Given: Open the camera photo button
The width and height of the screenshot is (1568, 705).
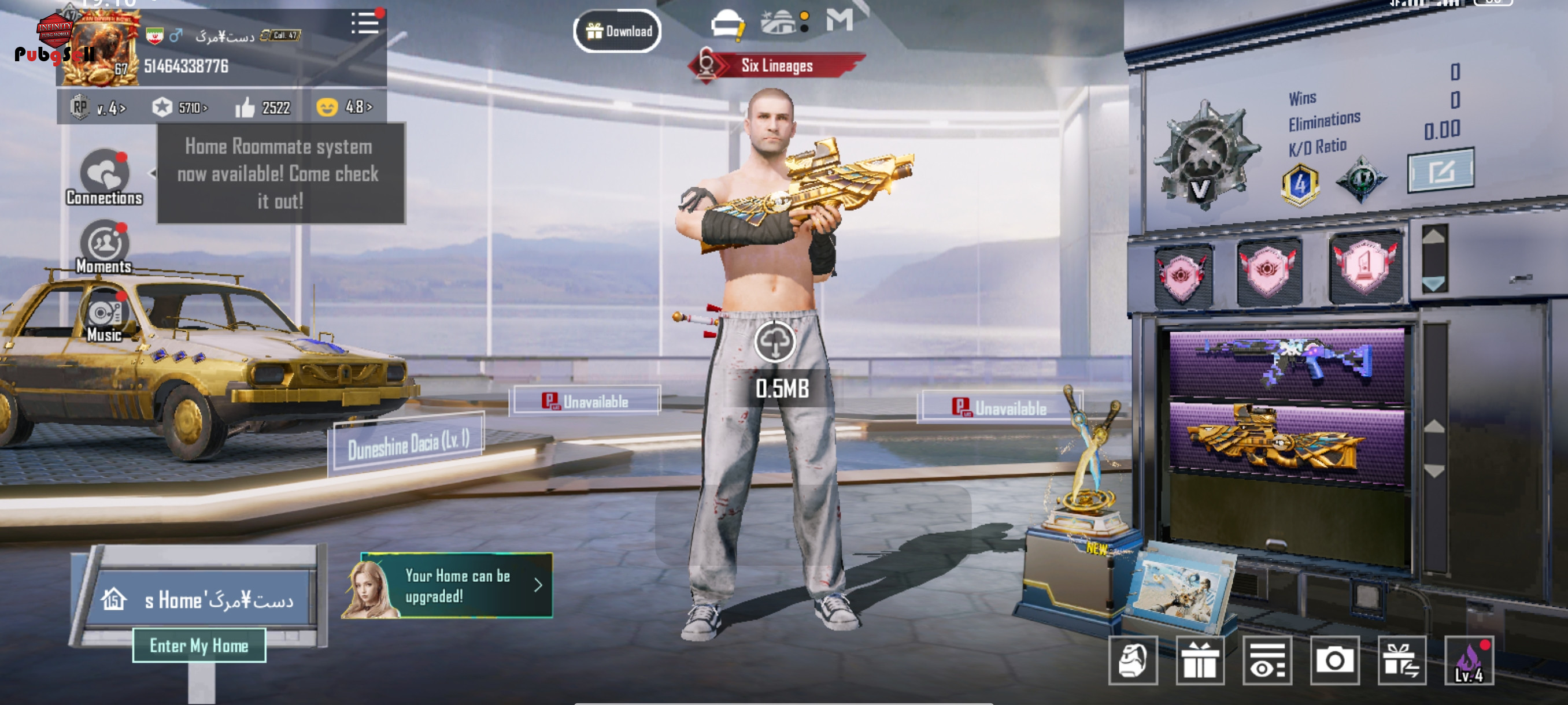Looking at the screenshot, I should pos(1334,661).
